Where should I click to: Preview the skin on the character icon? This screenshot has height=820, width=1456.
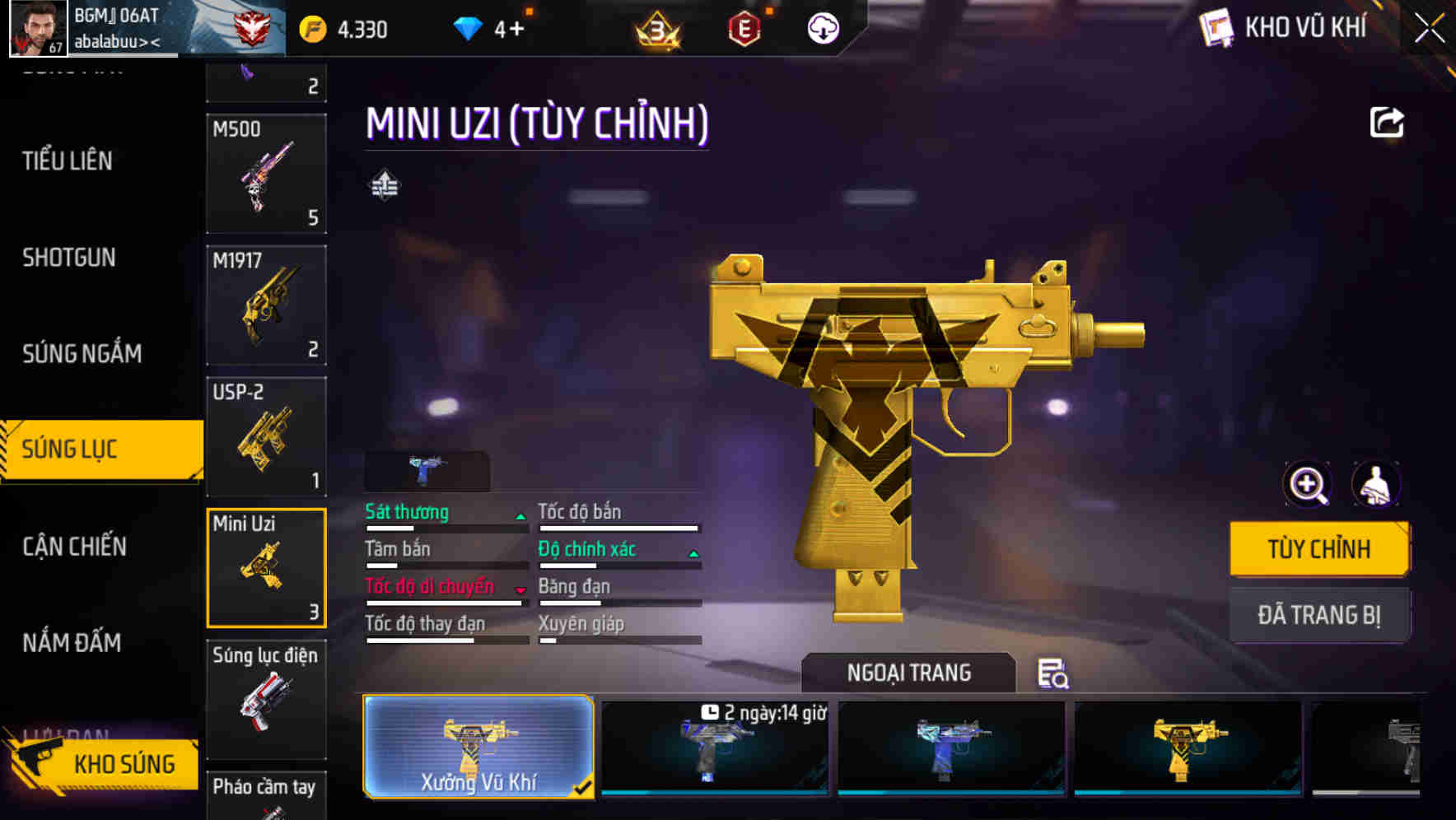click(x=1375, y=484)
